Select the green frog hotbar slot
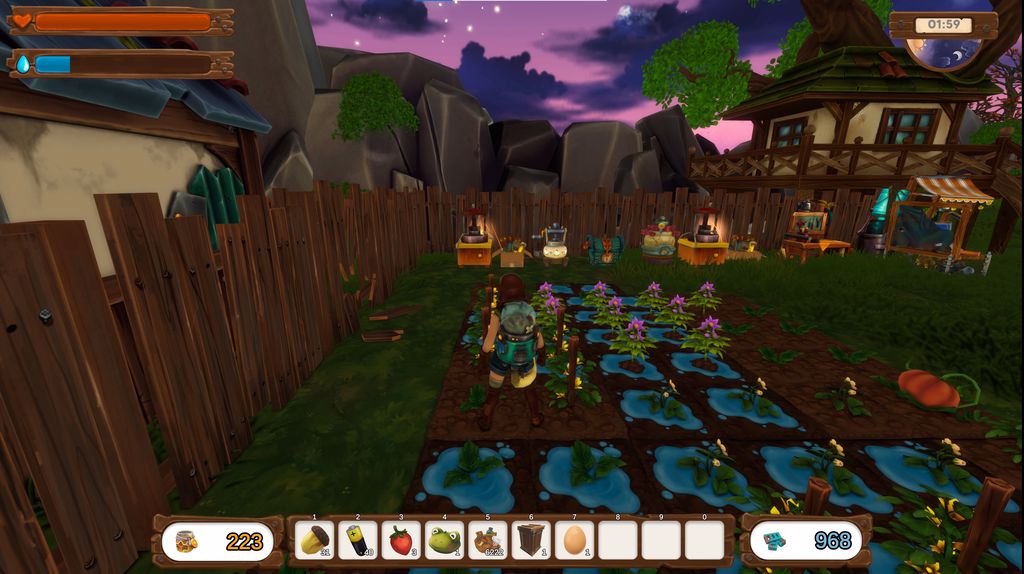Image resolution: width=1024 pixels, height=574 pixels. tap(444, 541)
